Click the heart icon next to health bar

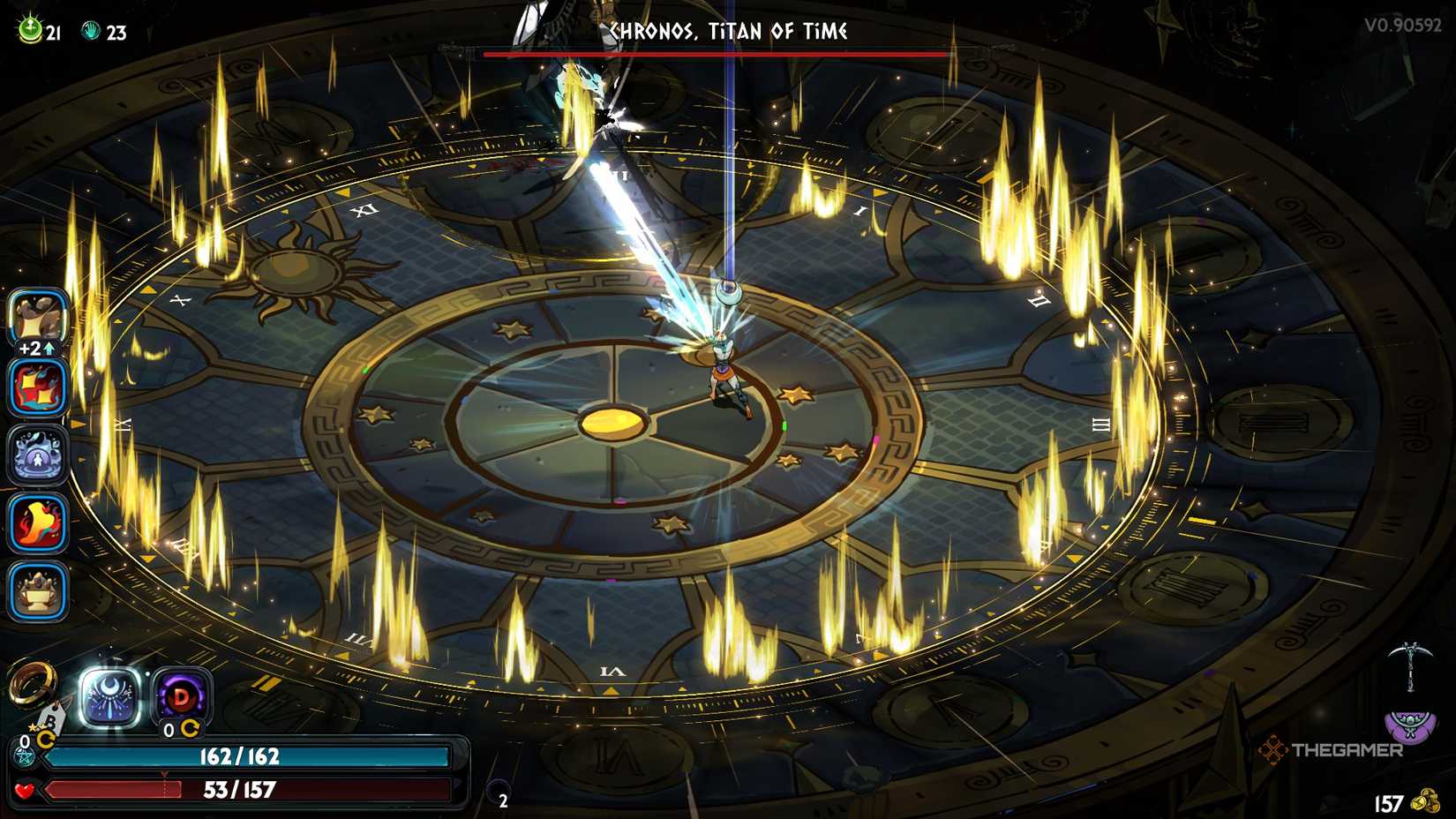[x=24, y=790]
